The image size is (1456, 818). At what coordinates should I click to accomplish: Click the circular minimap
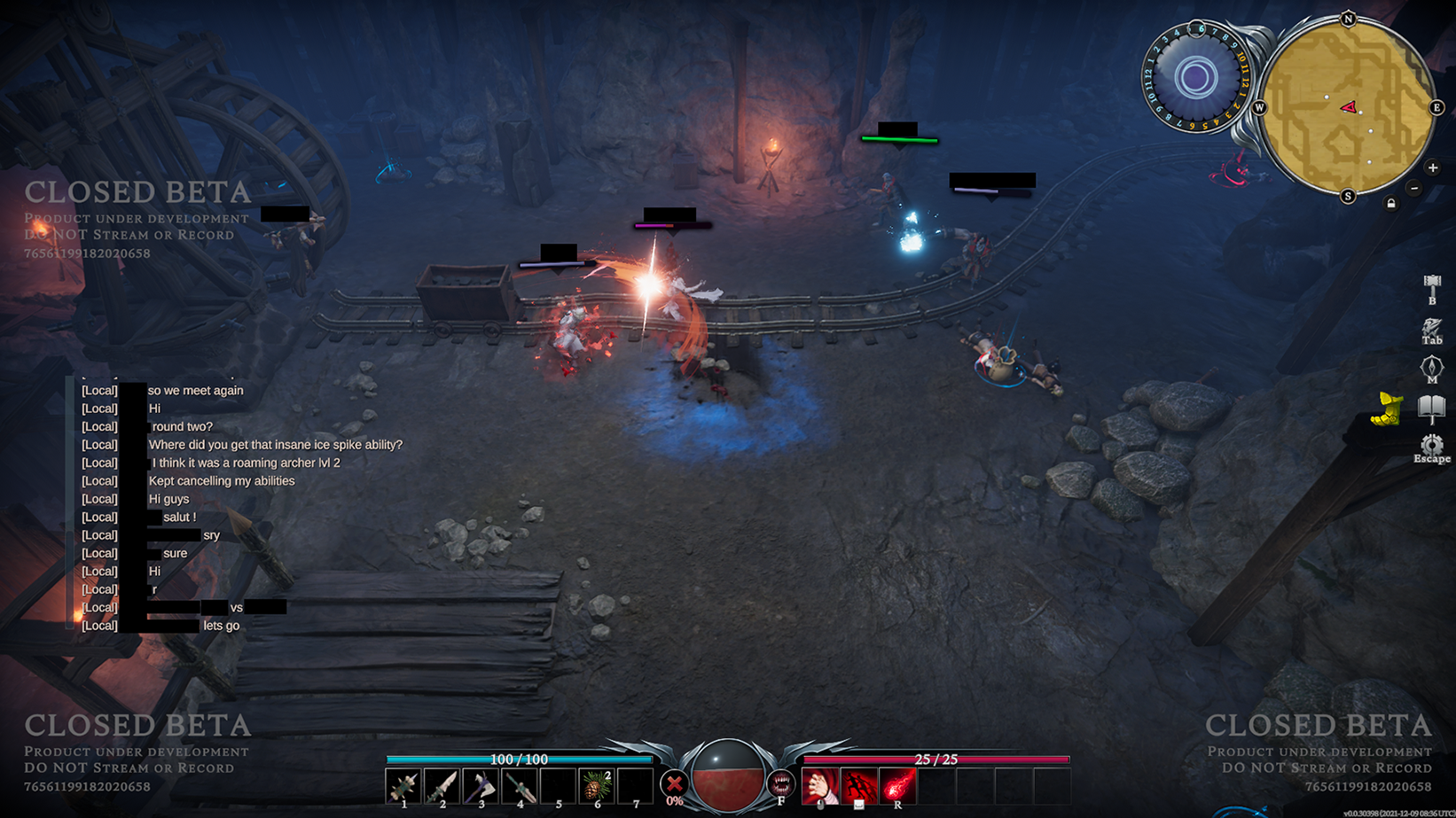[x=1347, y=107]
